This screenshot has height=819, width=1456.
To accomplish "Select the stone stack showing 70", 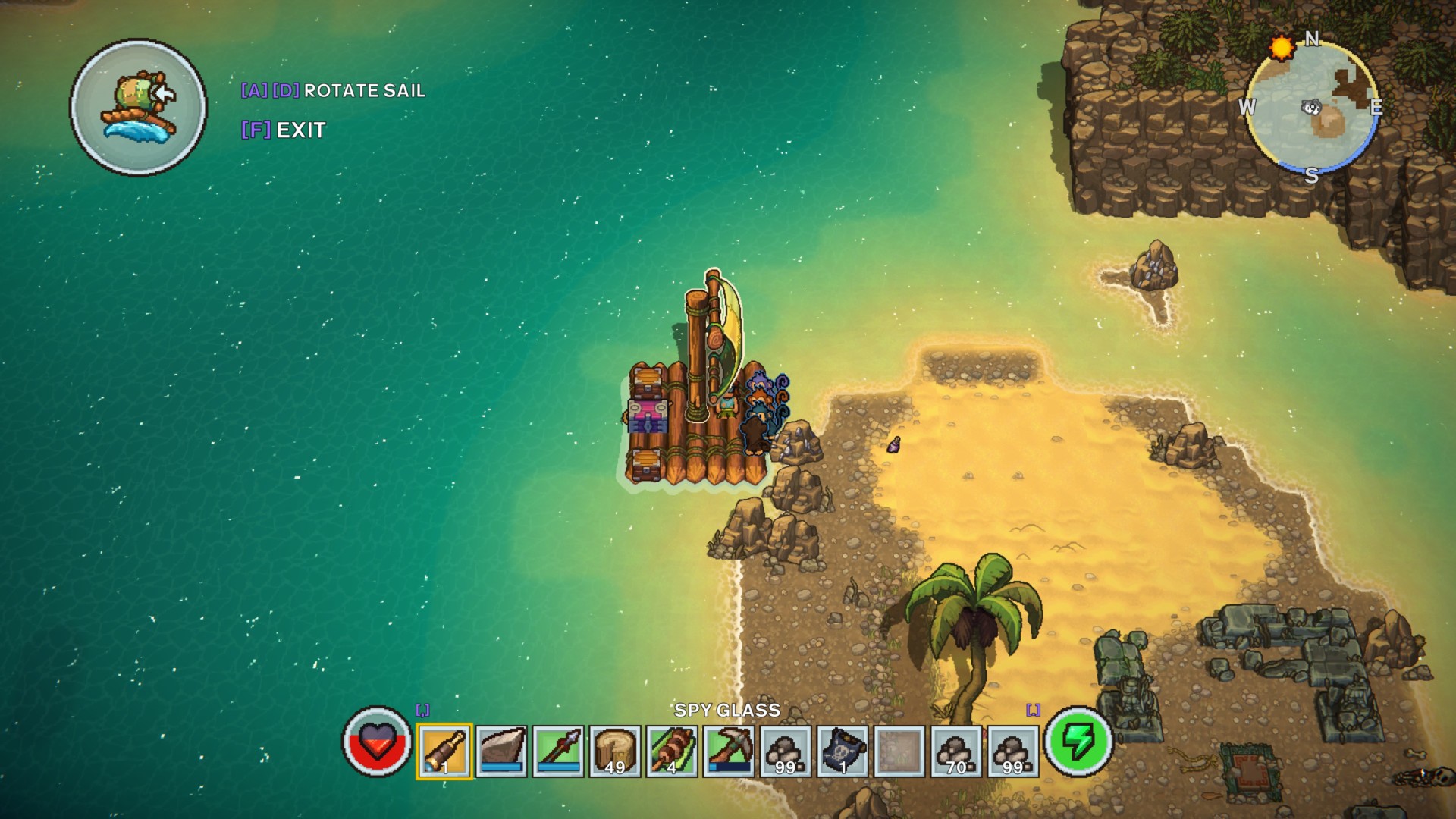I will point(956,751).
